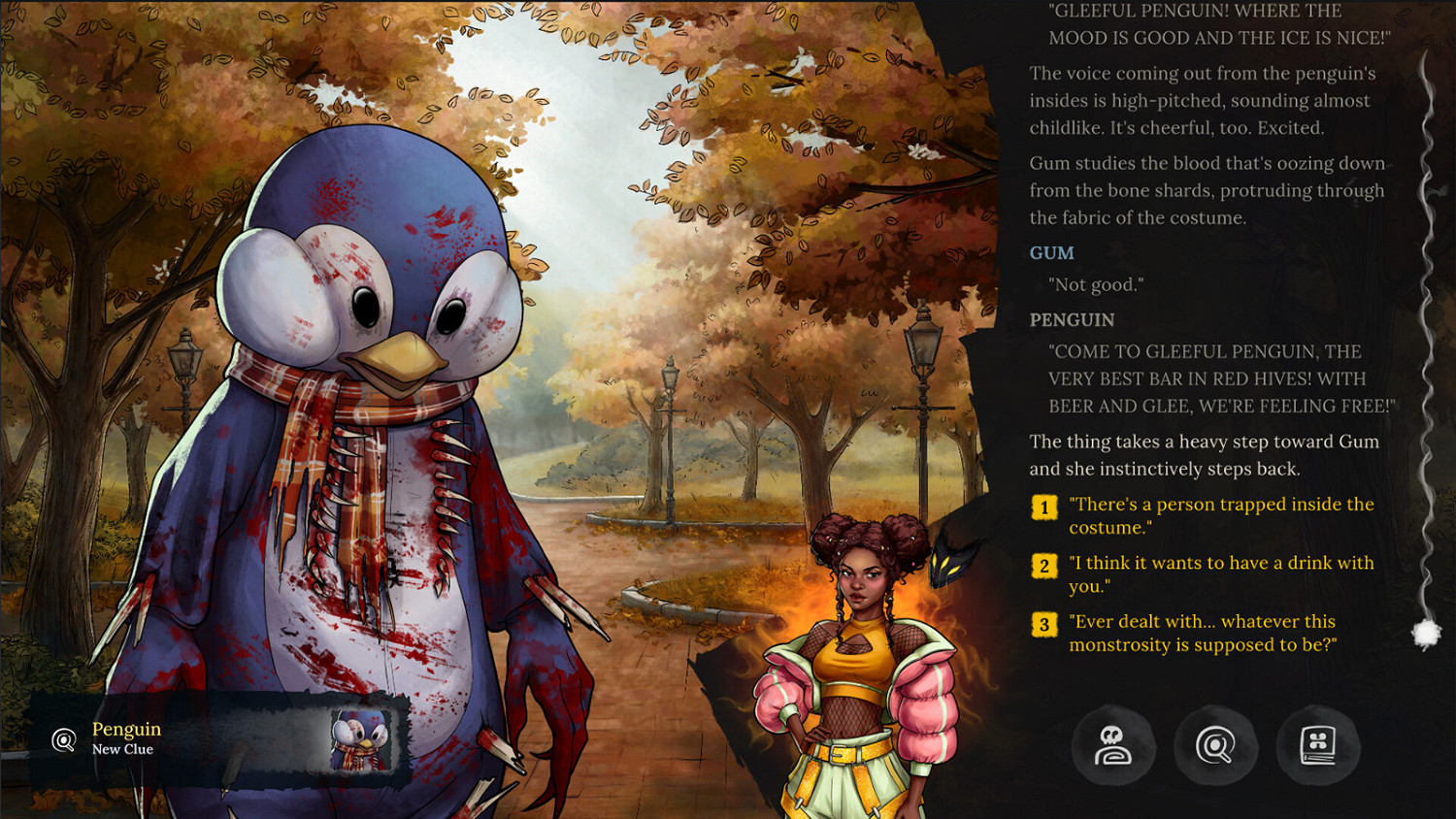Click the magnifying glass on the New Clue banner
1456x819 pixels.
pyautogui.click(x=62, y=740)
